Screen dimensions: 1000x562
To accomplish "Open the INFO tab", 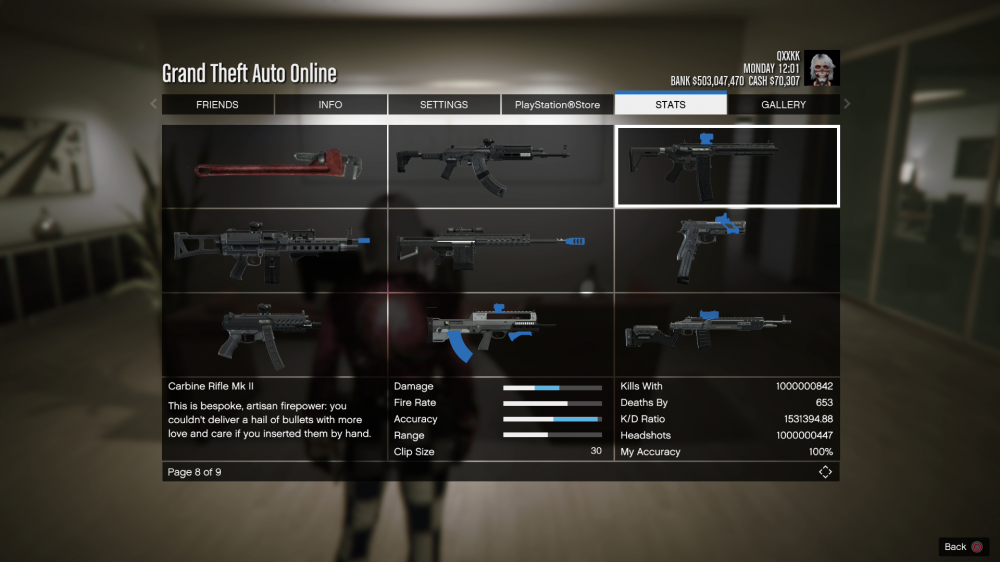I will point(330,105).
